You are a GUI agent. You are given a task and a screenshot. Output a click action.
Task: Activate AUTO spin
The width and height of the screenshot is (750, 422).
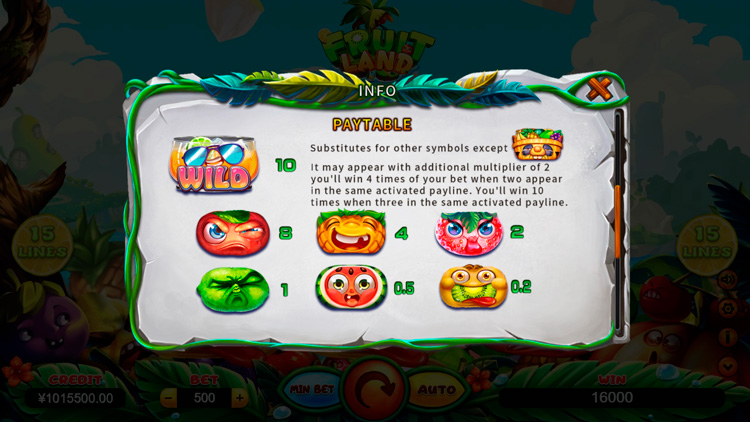point(436,389)
